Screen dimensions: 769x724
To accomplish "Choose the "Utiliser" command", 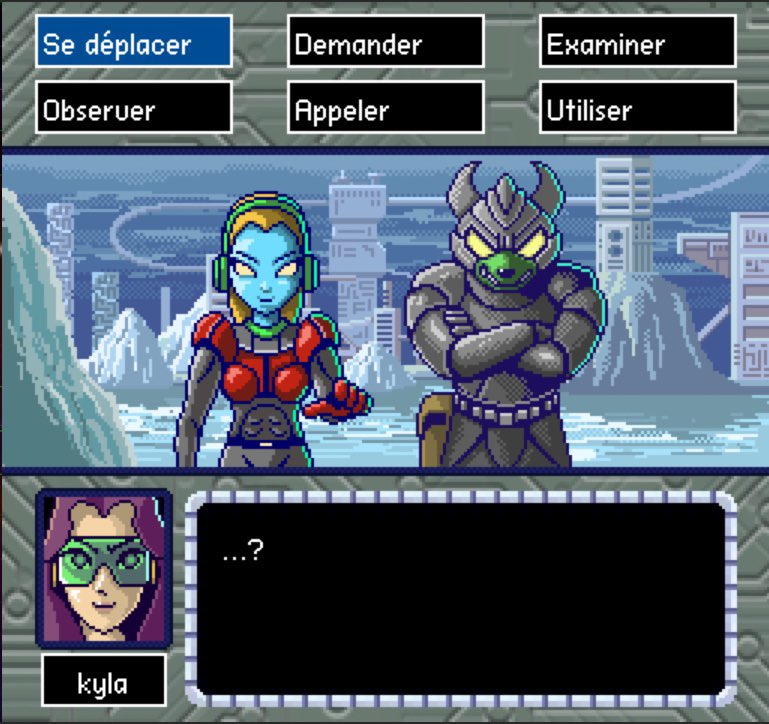I will click(637, 109).
